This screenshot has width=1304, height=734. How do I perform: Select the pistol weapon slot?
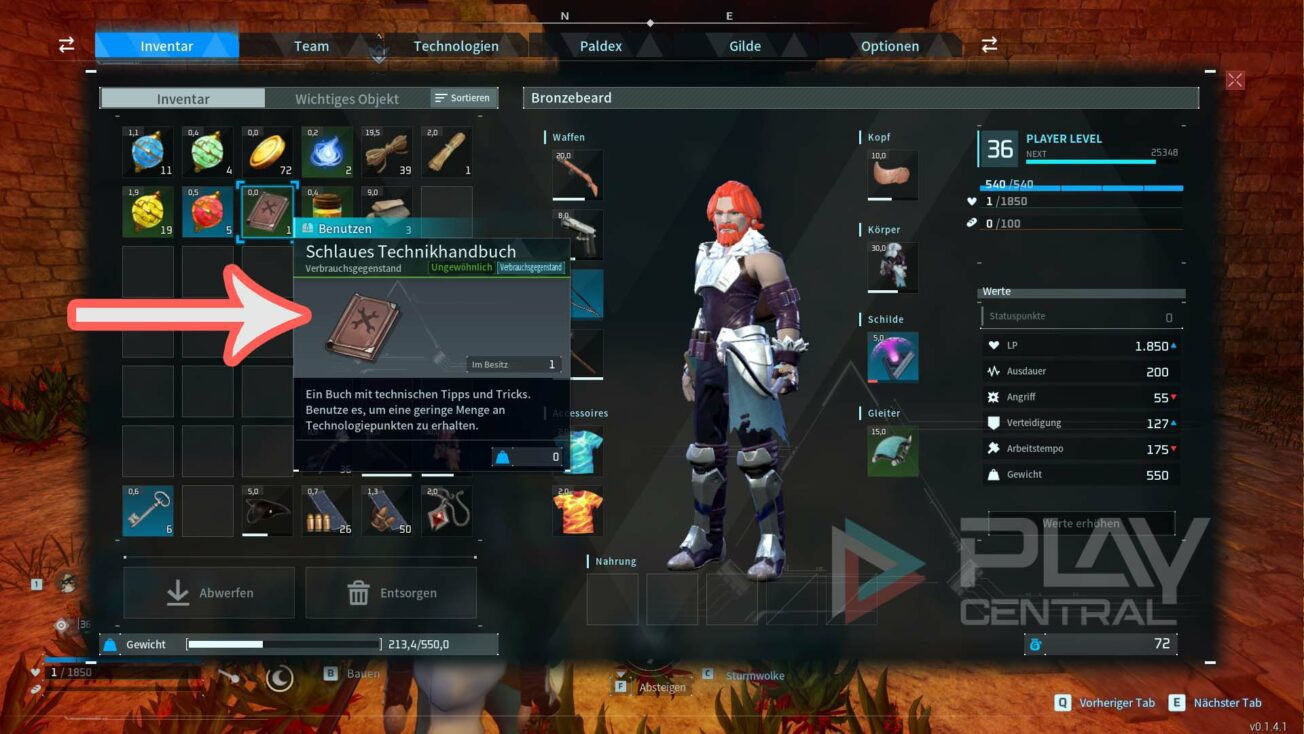(x=578, y=233)
